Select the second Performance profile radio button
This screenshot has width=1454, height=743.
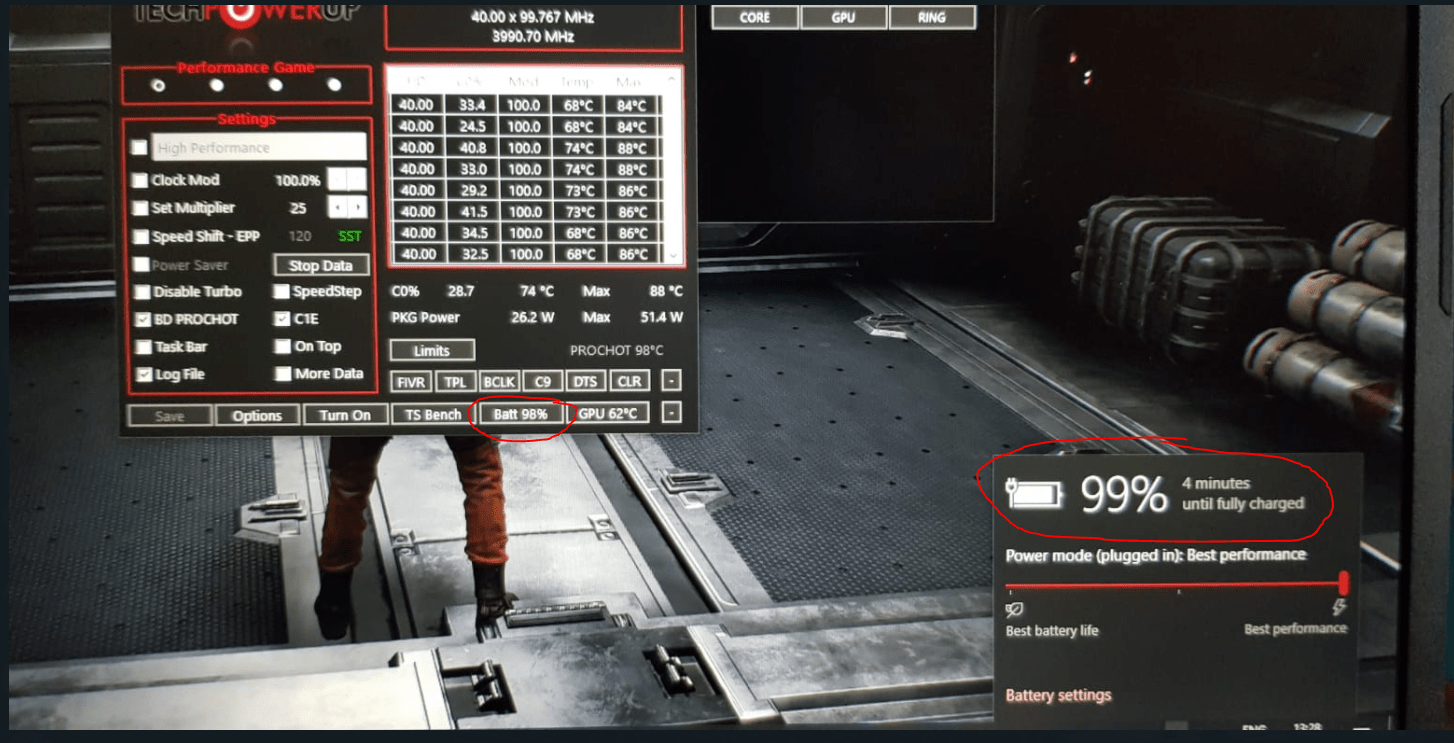pyautogui.click(x=217, y=86)
